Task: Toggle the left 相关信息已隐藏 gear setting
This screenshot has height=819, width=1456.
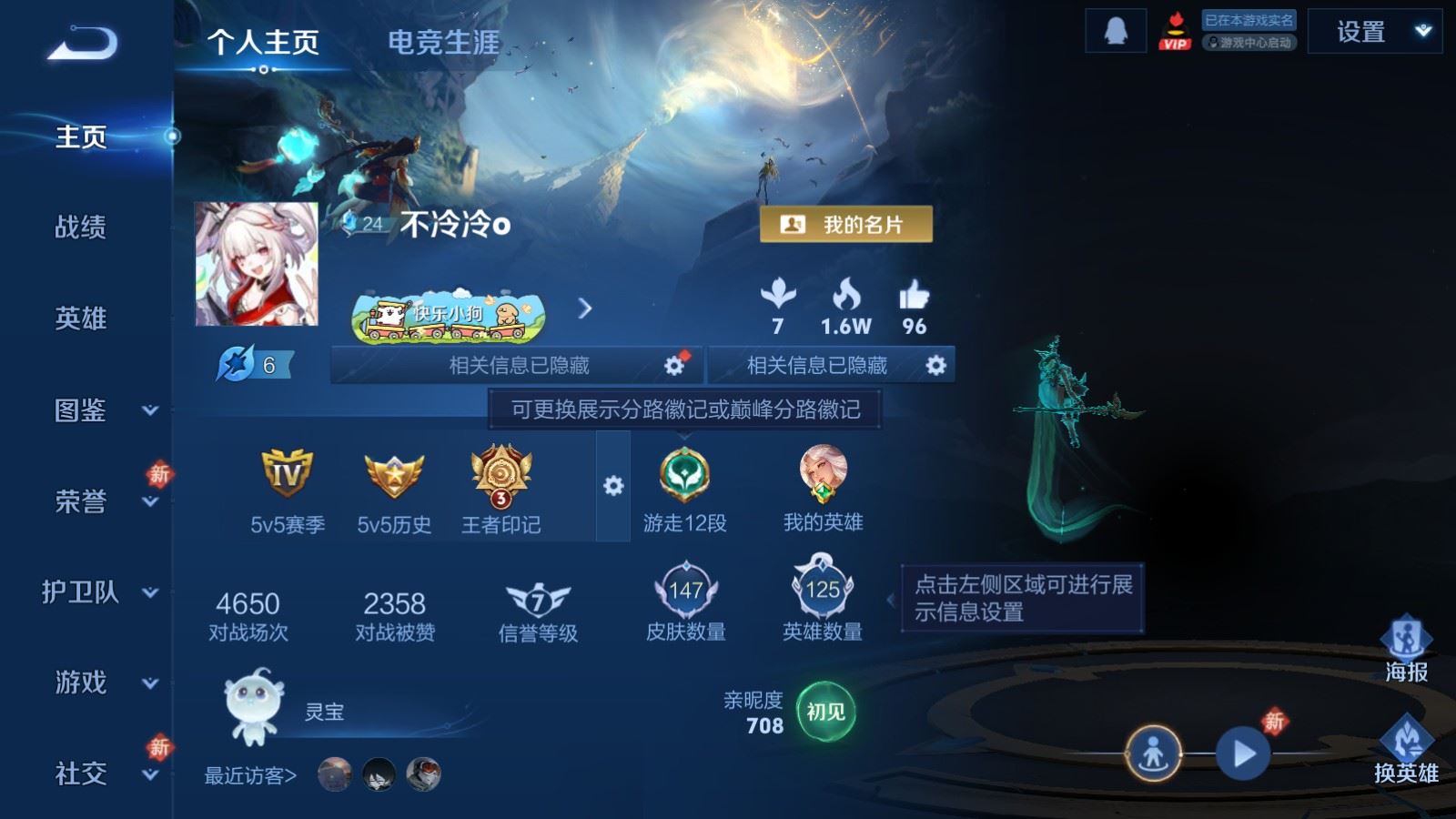Action: click(x=673, y=365)
